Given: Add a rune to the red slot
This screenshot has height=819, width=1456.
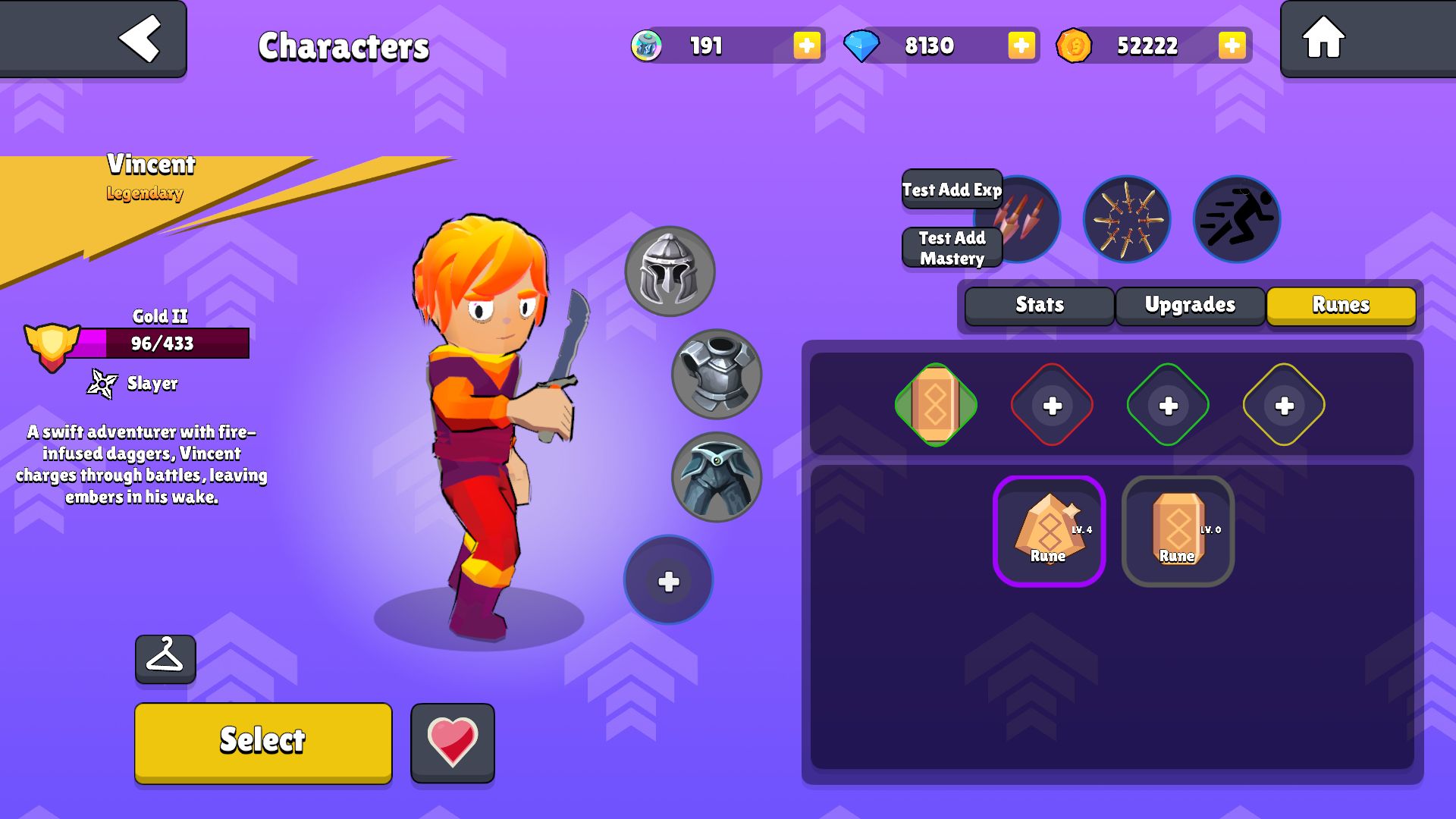Looking at the screenshot, I should click(x=1052, y=405).
